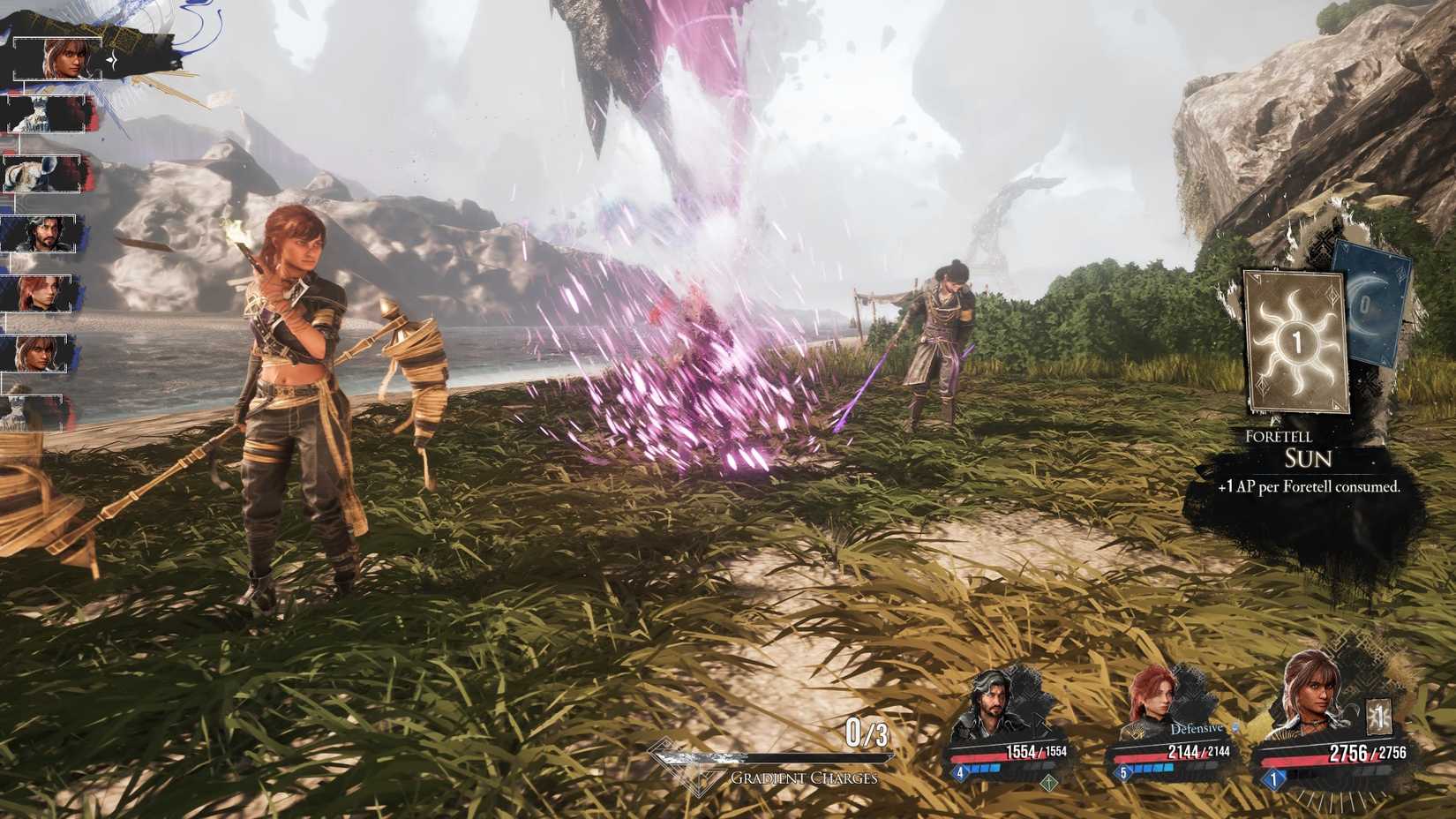The width and height of the screenshot is (1456, 819).
Task: Click the Foretell label under the Sun card
Action: (x=1278, y=437)
